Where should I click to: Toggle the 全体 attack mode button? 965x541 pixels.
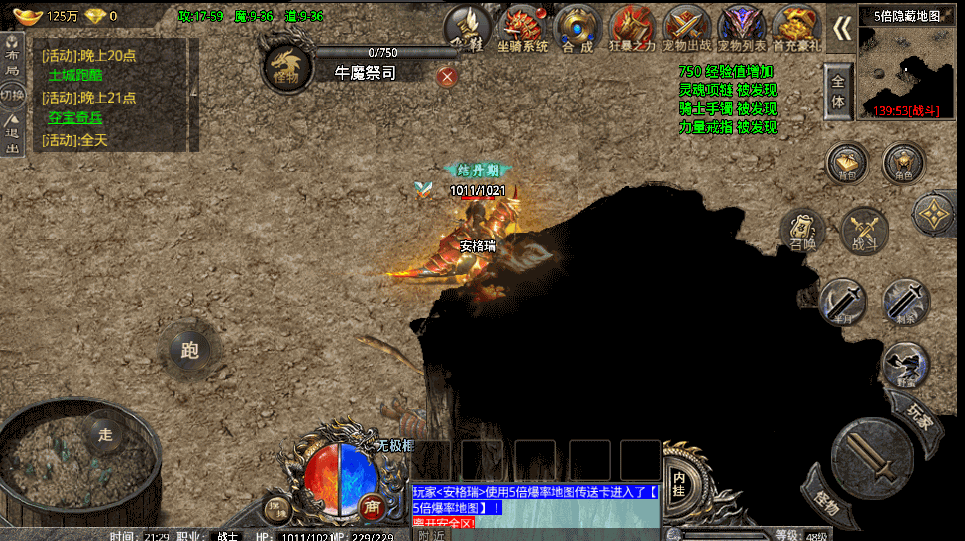(x=837, y=92)
